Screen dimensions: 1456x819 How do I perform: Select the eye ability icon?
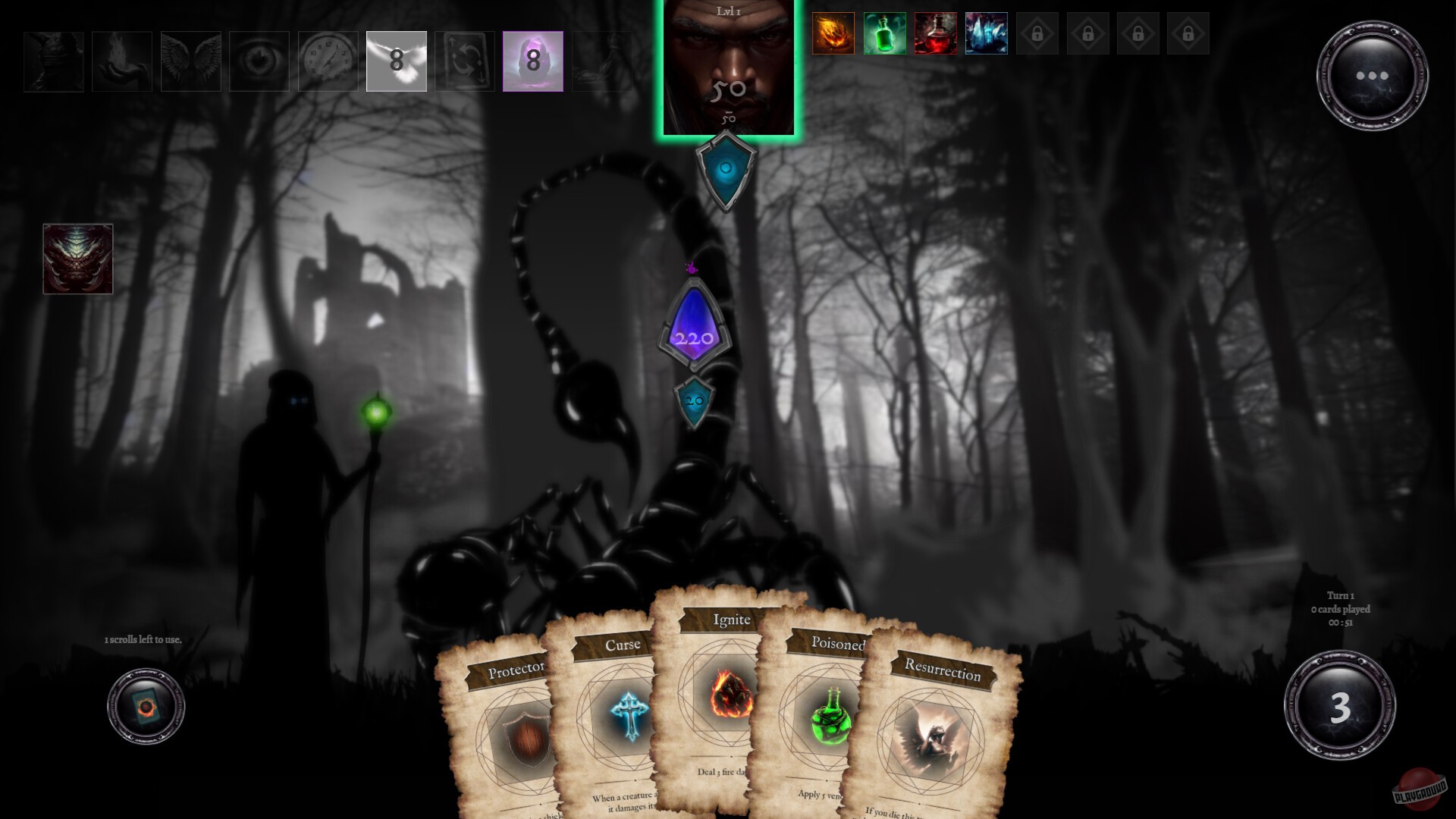(x=259, y=61)
